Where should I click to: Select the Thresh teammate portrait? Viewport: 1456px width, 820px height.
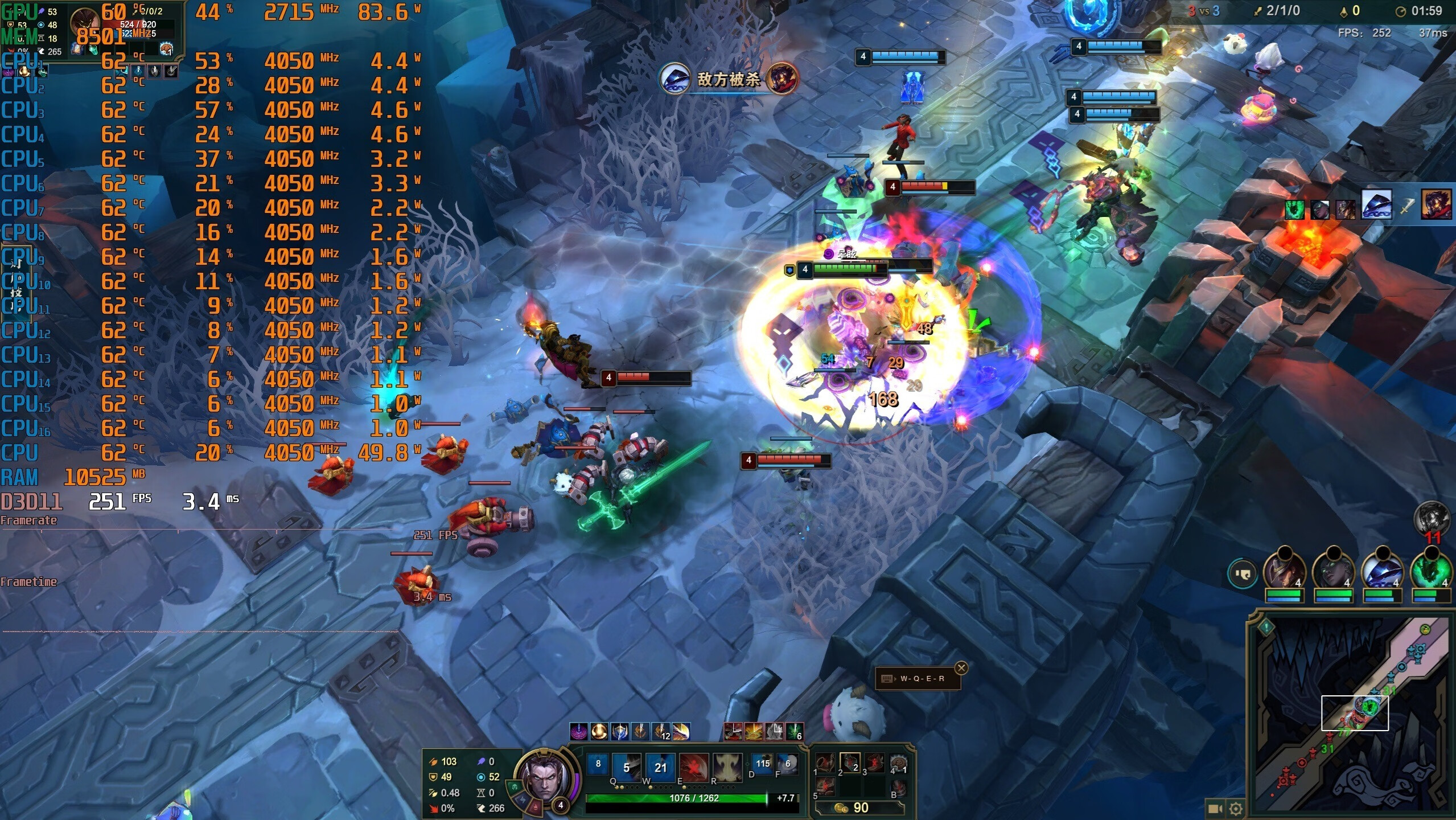[1431, 572]
